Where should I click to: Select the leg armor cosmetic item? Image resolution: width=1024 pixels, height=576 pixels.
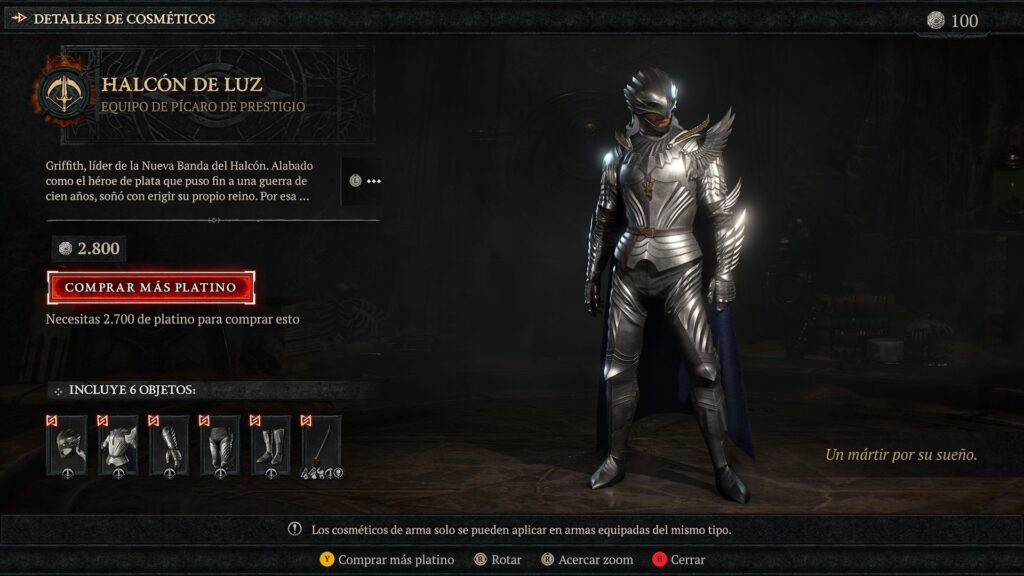tap(219, 445)
